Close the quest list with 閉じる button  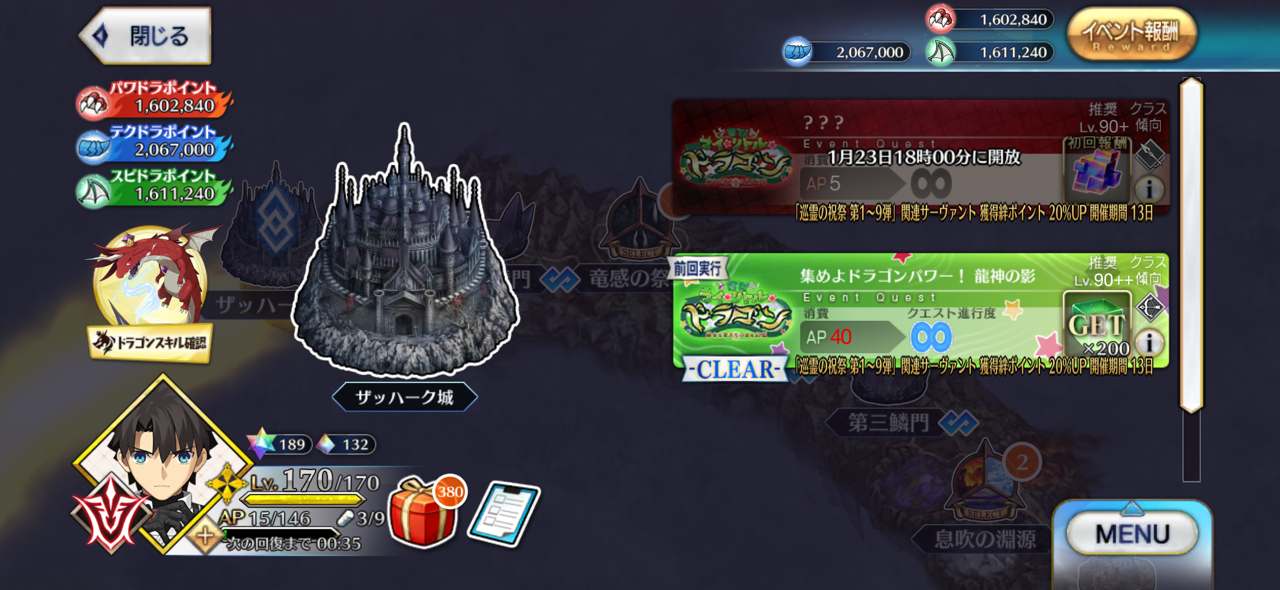pyautogui.click(x=146, y=36)
